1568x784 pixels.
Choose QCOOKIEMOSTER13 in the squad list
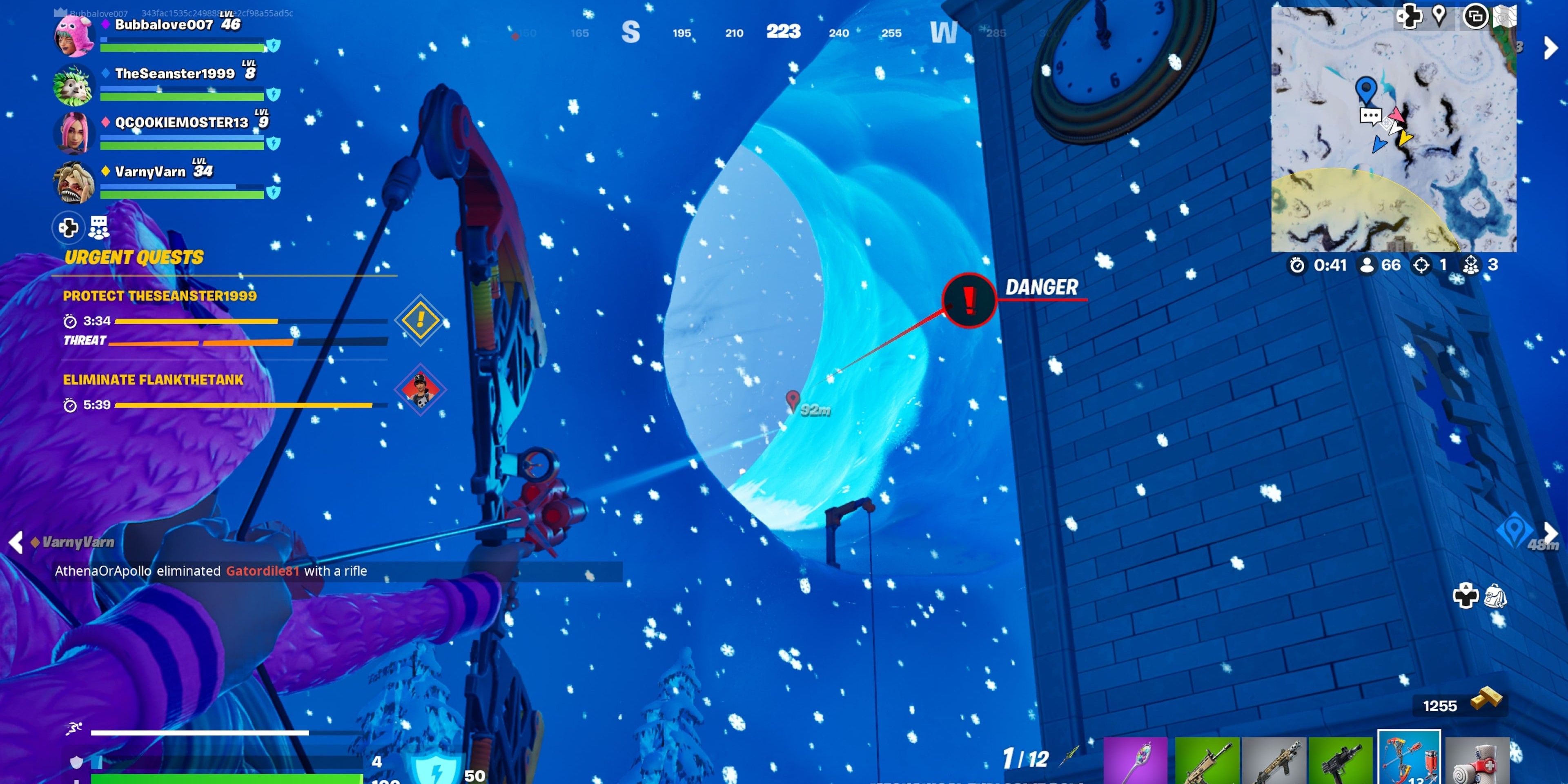181,122
